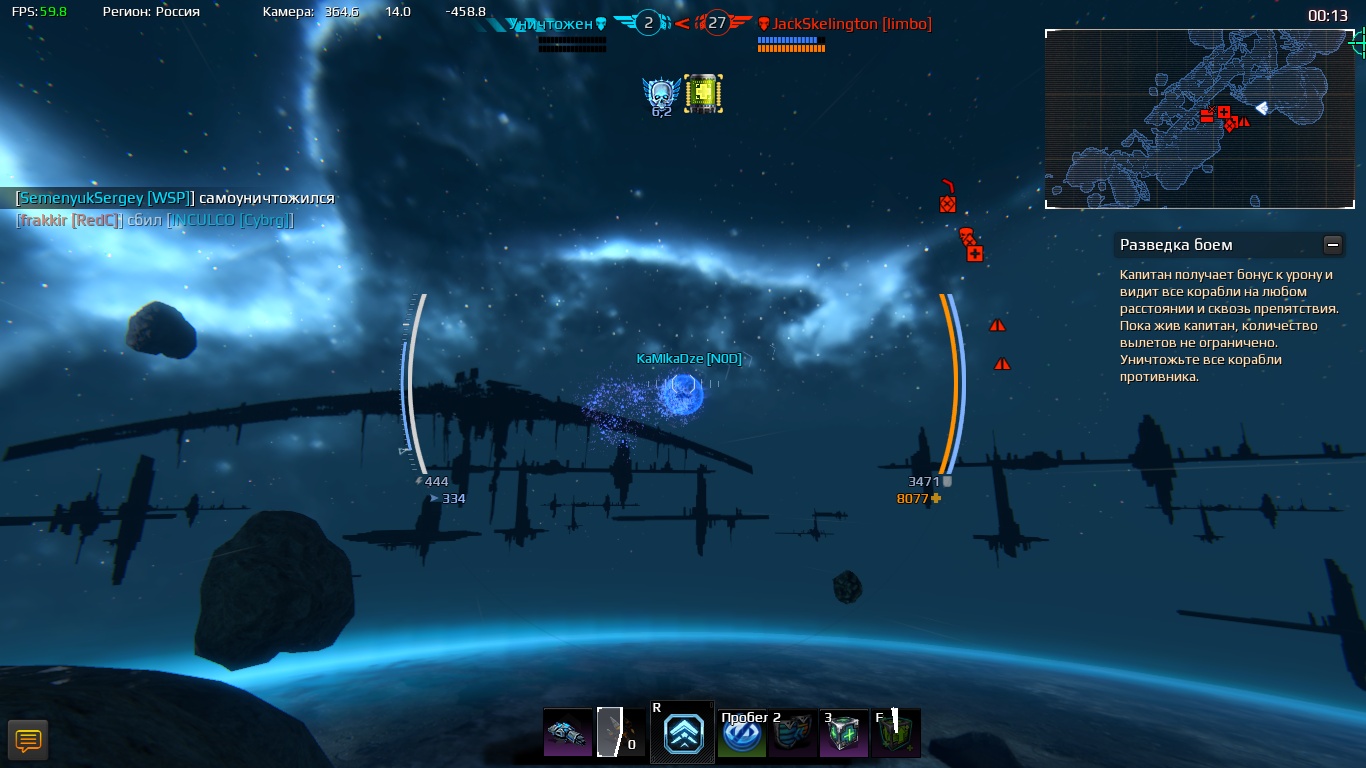Select enemy captain JackSkelington [limbo] name

(x=851, y=24)
